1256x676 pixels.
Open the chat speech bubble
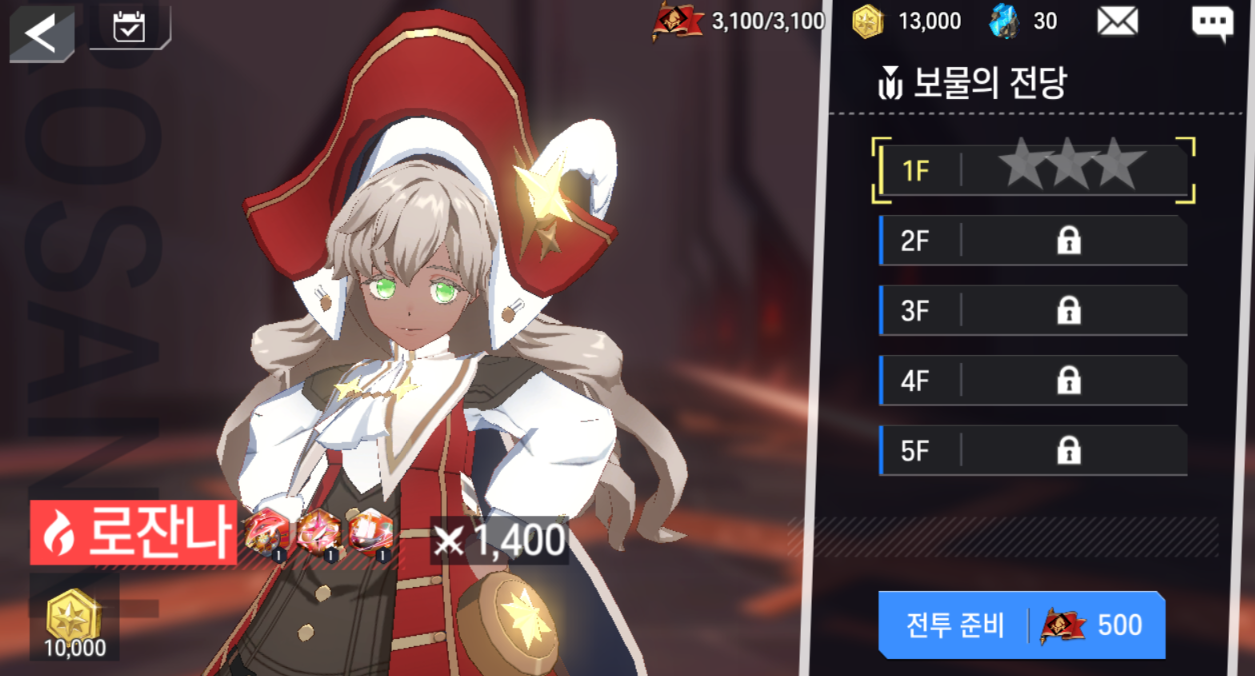coord(1212,23)
